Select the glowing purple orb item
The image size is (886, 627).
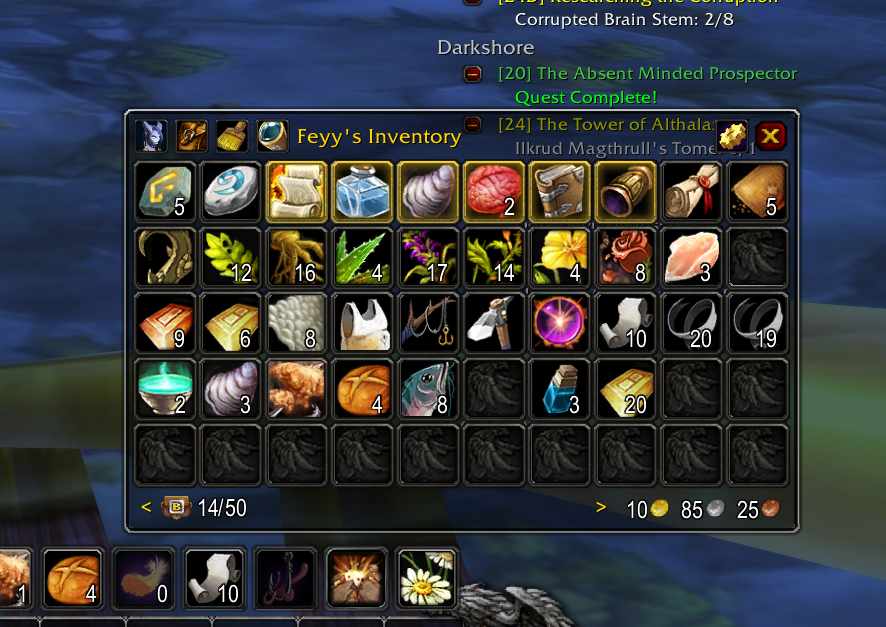coord(559,323)
